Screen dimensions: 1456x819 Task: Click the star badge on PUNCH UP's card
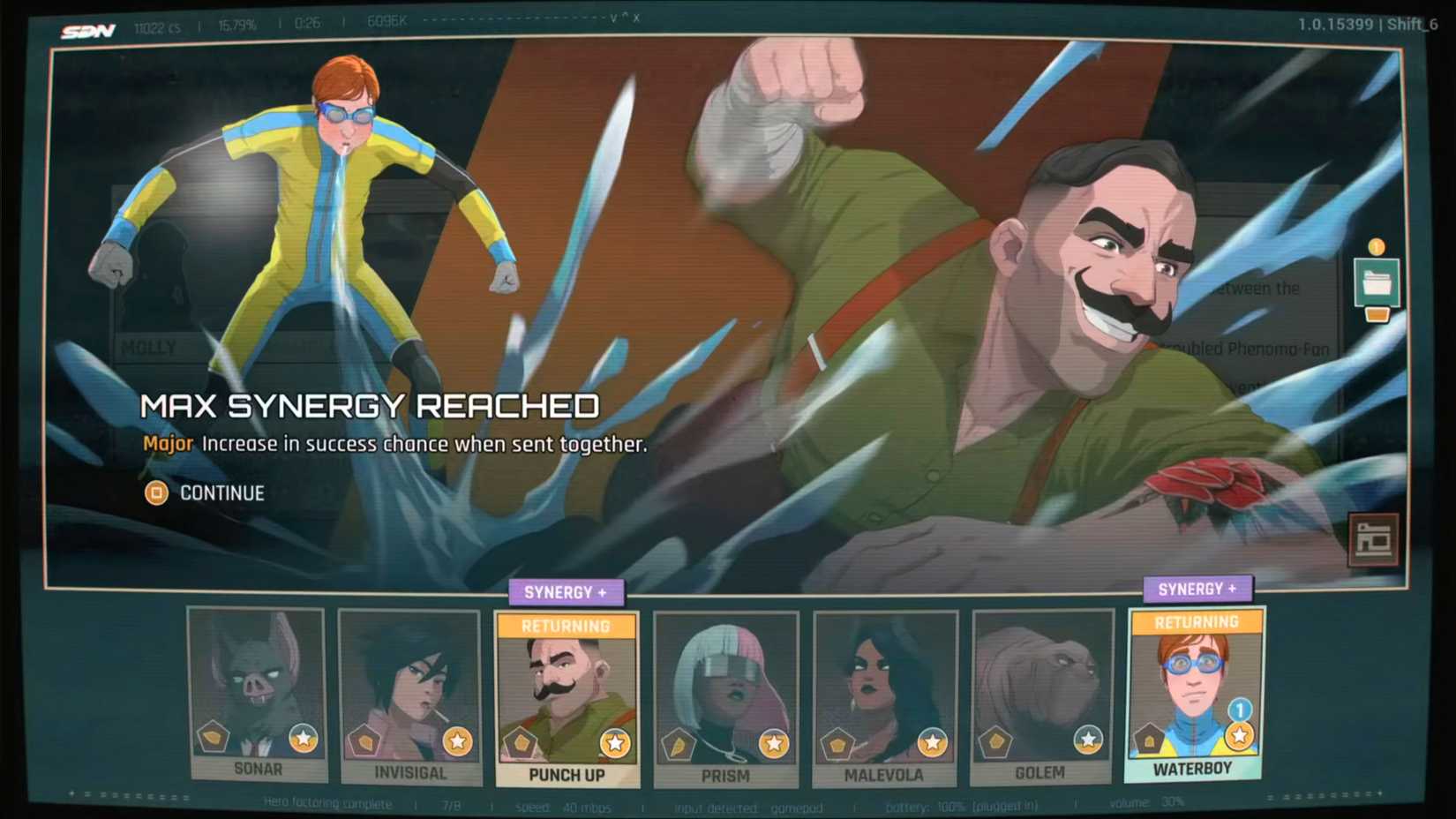click(x=616, y=740)
